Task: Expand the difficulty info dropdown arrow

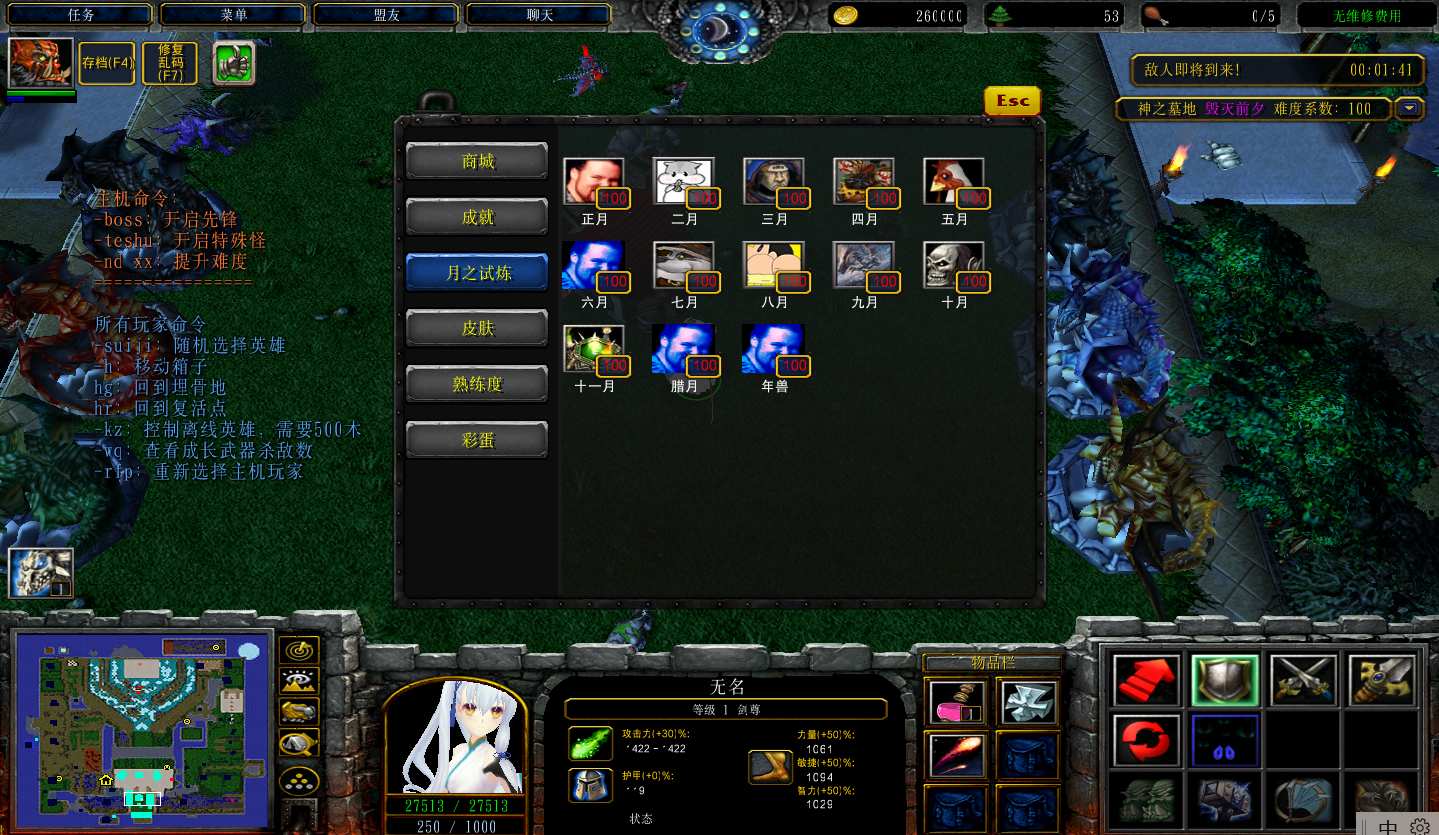Action: pyautogui.click(x=1410, y=108)
